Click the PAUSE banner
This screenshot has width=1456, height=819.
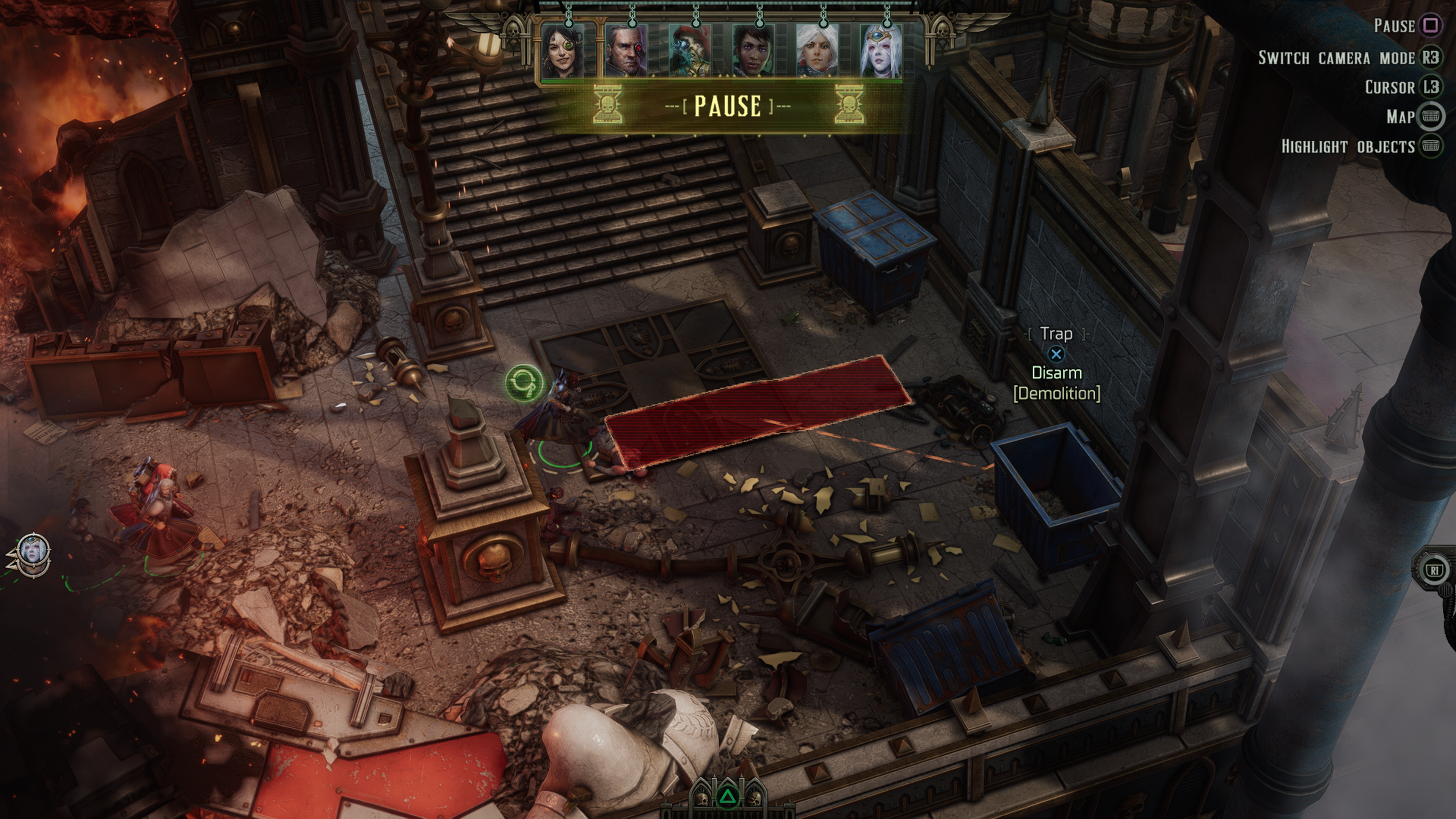(728, 106)
